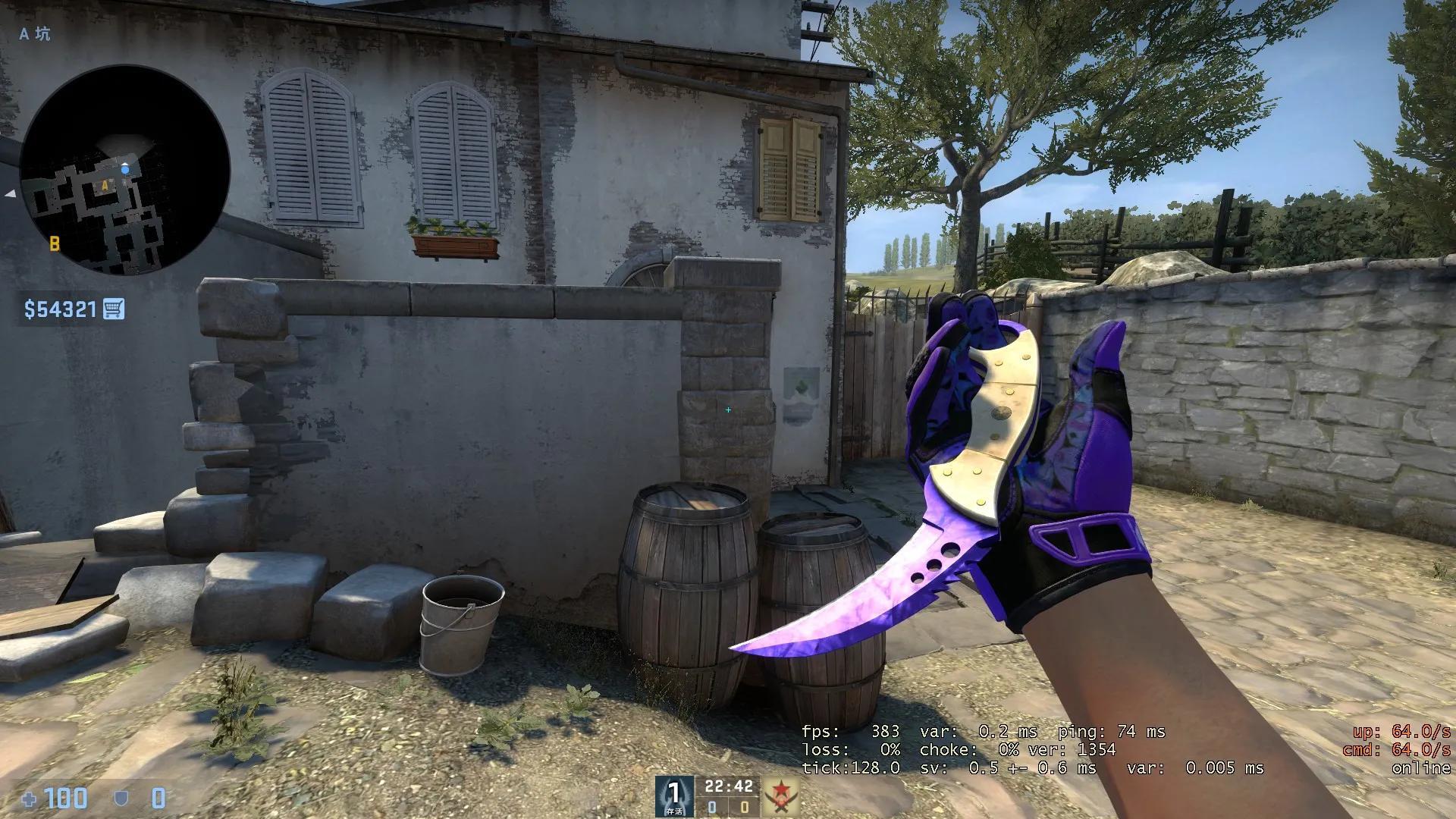Click the Terrorist team emblem on scoreboard
This screenshot has width=1456, height=819.
click(x=781, y=795)
